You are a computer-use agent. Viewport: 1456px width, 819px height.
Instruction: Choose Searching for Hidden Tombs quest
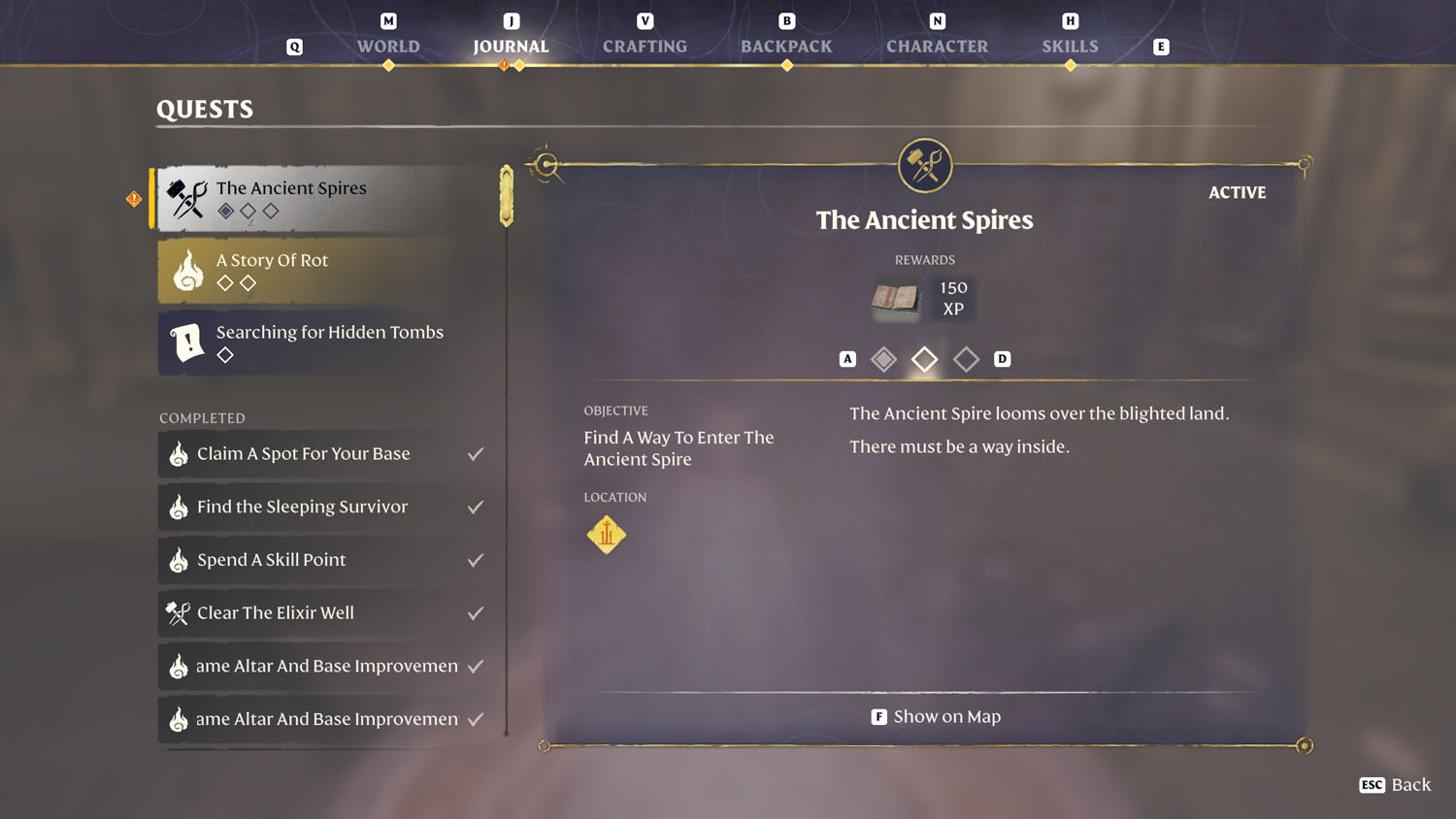click(327, 343)
